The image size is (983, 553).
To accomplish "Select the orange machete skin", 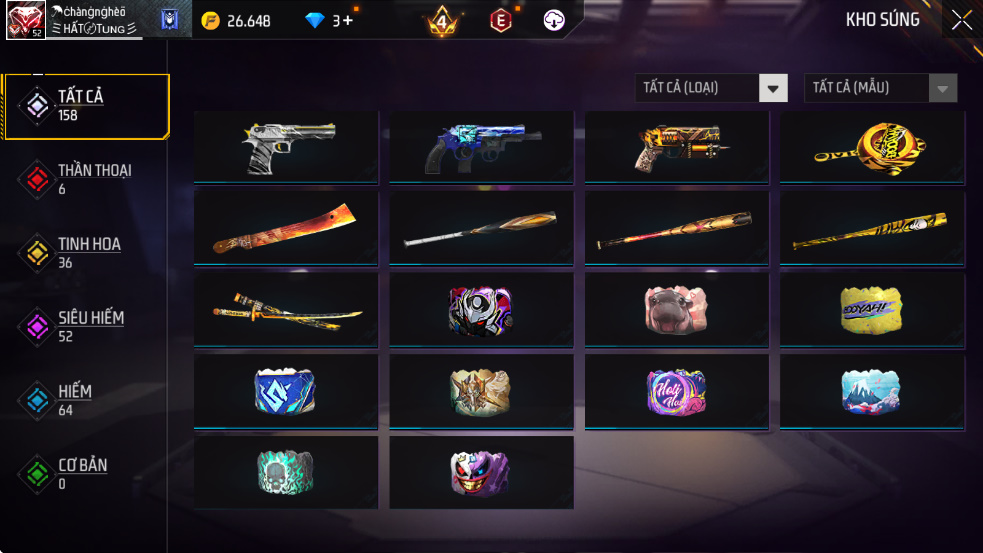I will pos(286,228).
